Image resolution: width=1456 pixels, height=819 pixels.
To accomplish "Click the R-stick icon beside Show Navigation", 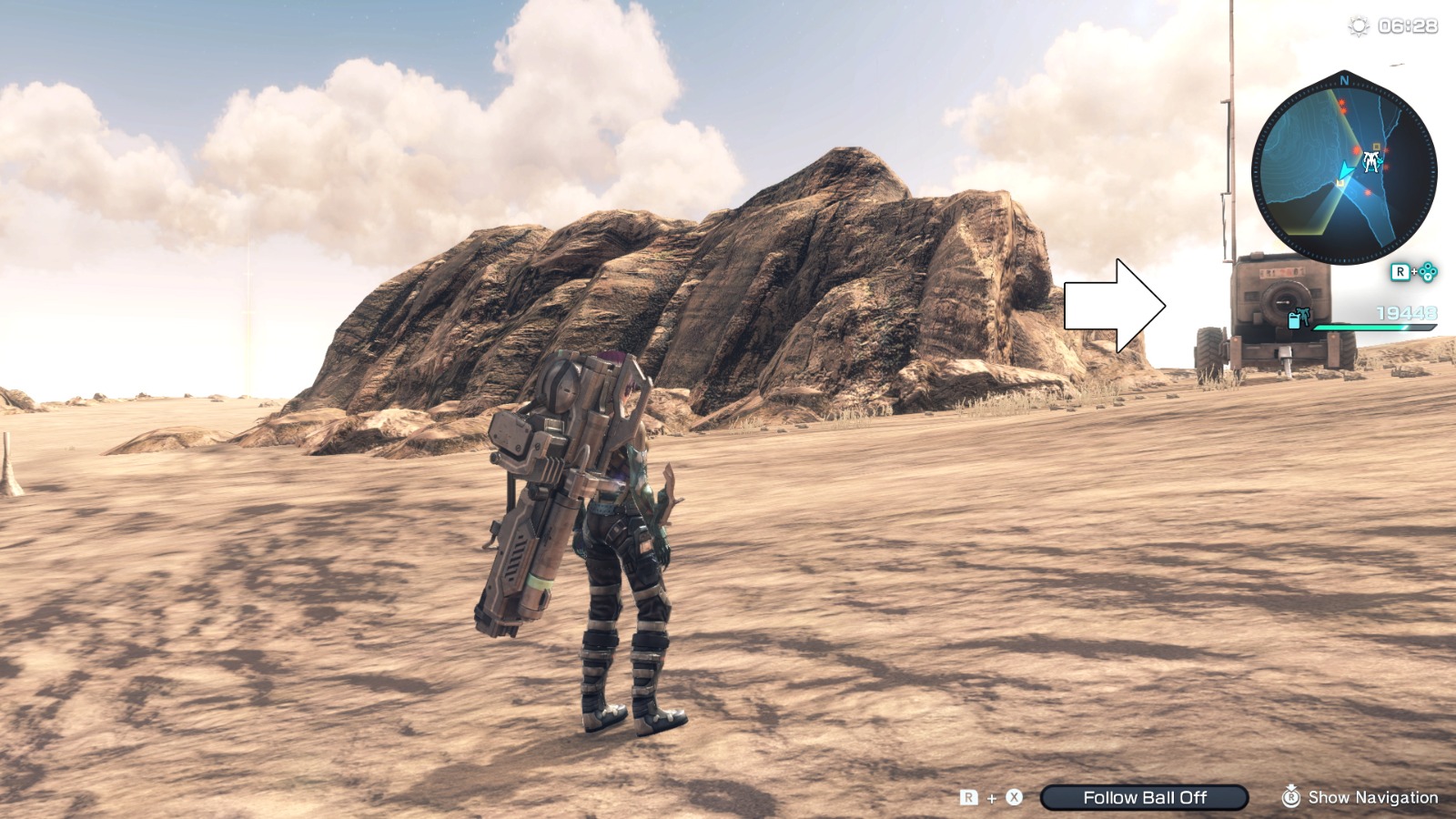I will click(x=1292, y=798).
